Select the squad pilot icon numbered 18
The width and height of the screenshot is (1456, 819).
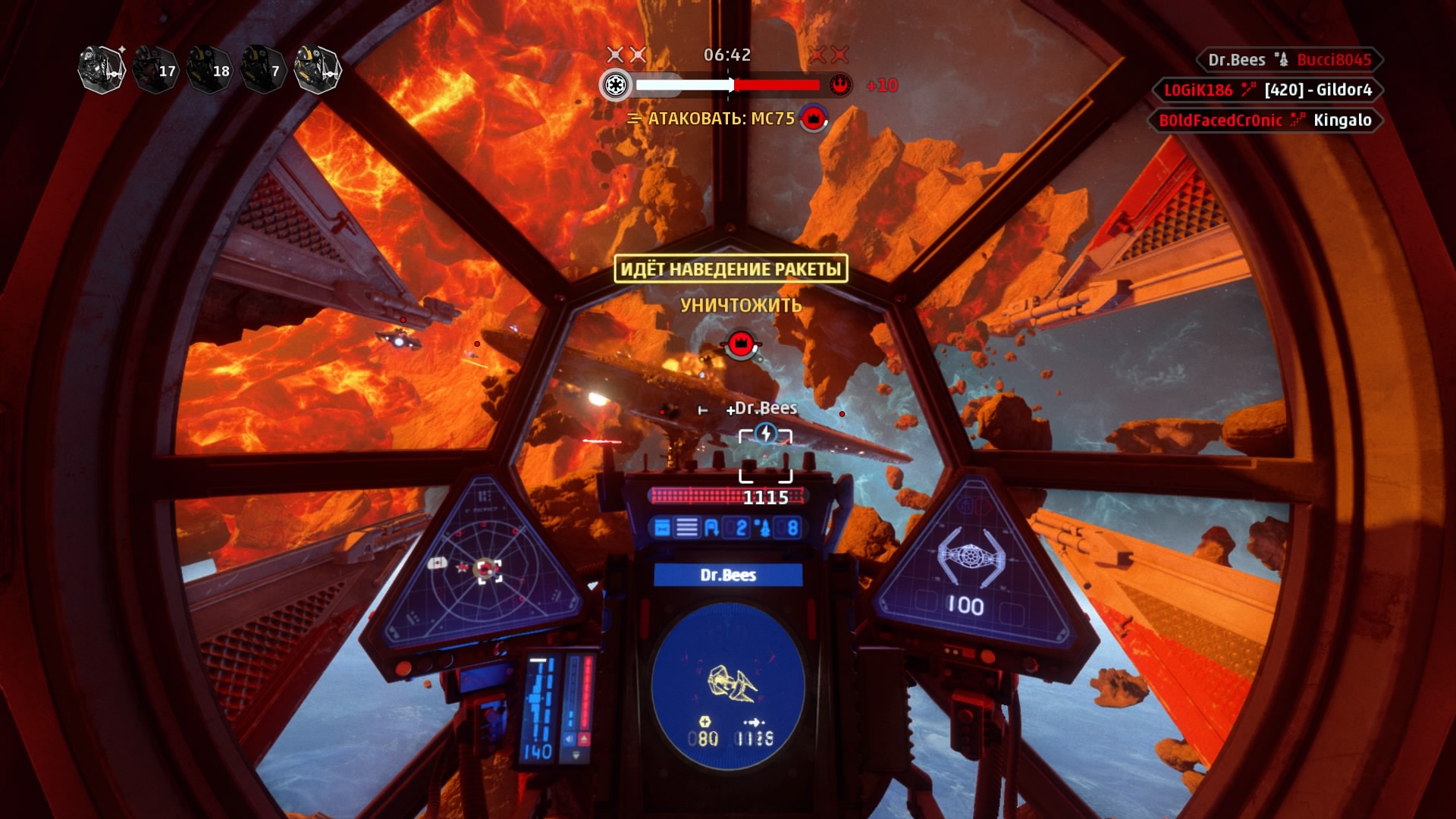tap(209, 70)
